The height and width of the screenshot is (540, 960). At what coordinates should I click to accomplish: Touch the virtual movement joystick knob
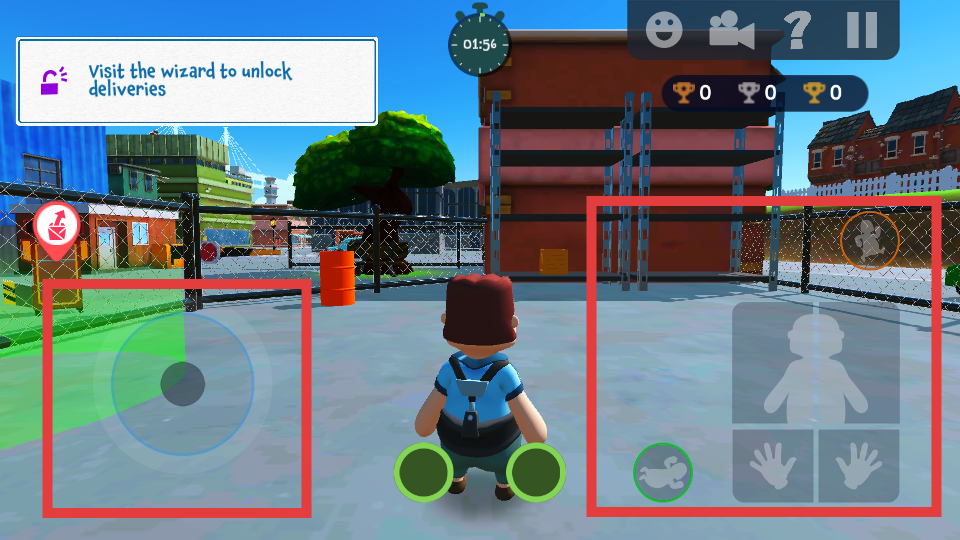pyautogui.click(x=183, y=383)
